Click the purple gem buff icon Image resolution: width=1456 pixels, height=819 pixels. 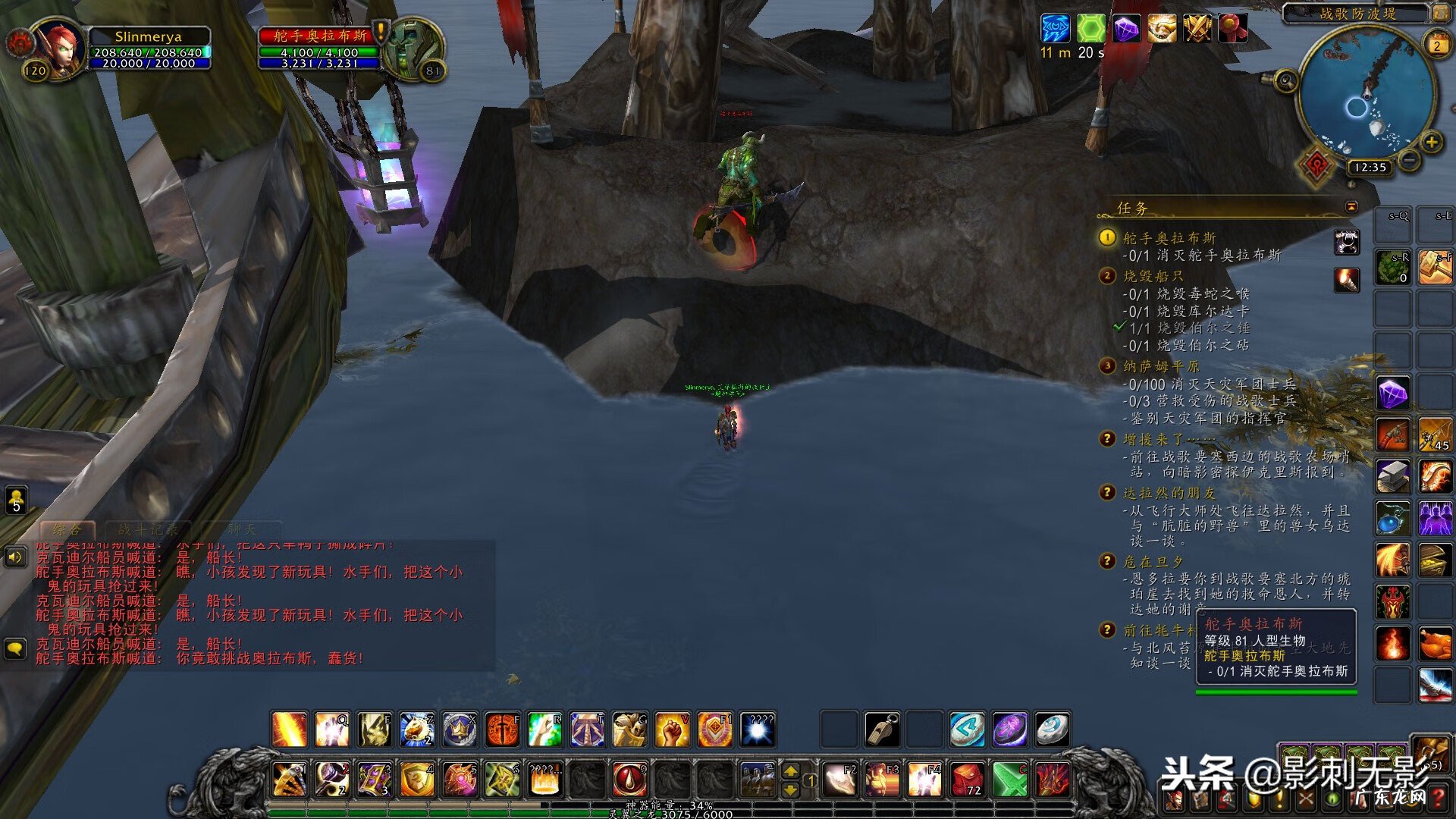click(1126, 29)
